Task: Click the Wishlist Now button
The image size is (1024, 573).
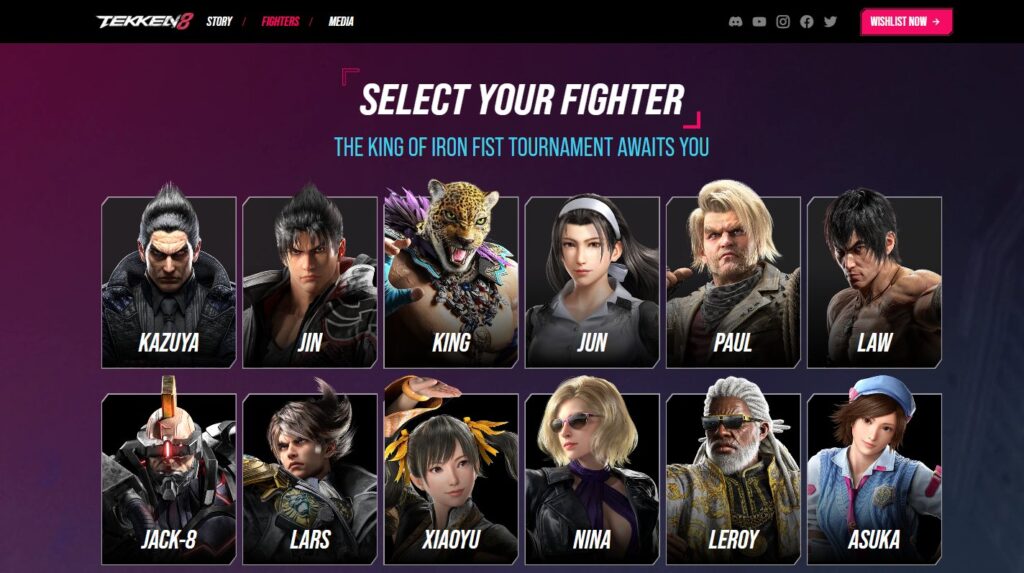Action: point(906,21)
